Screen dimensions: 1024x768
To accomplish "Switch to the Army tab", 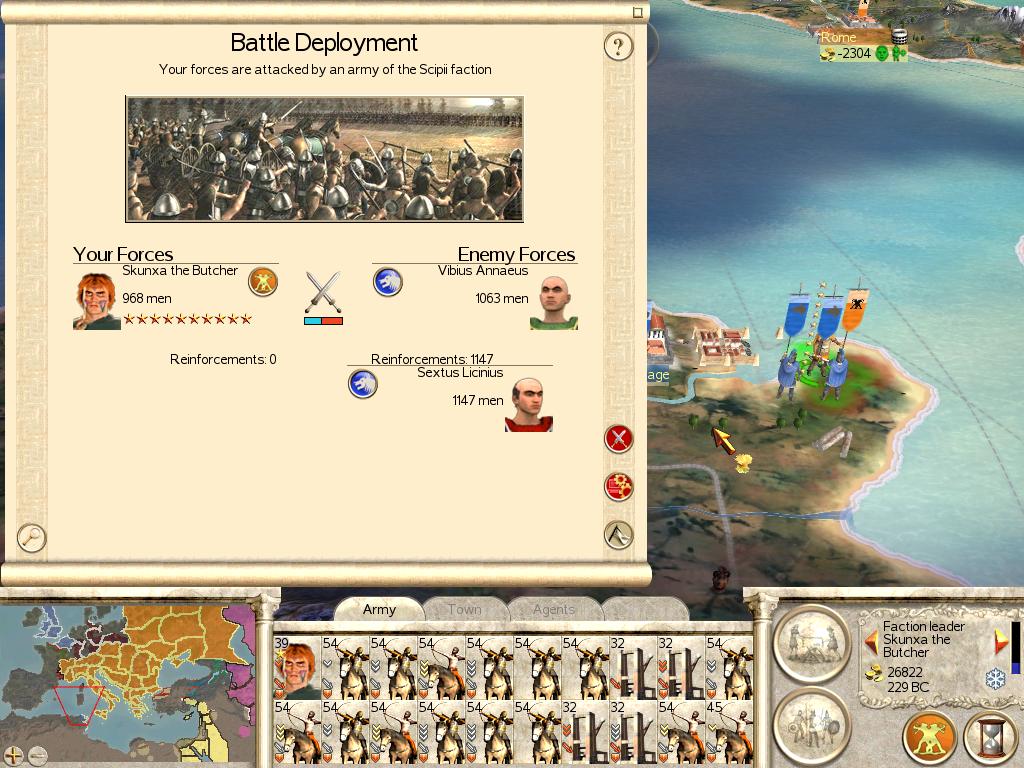I will click(x=379, y=609).
